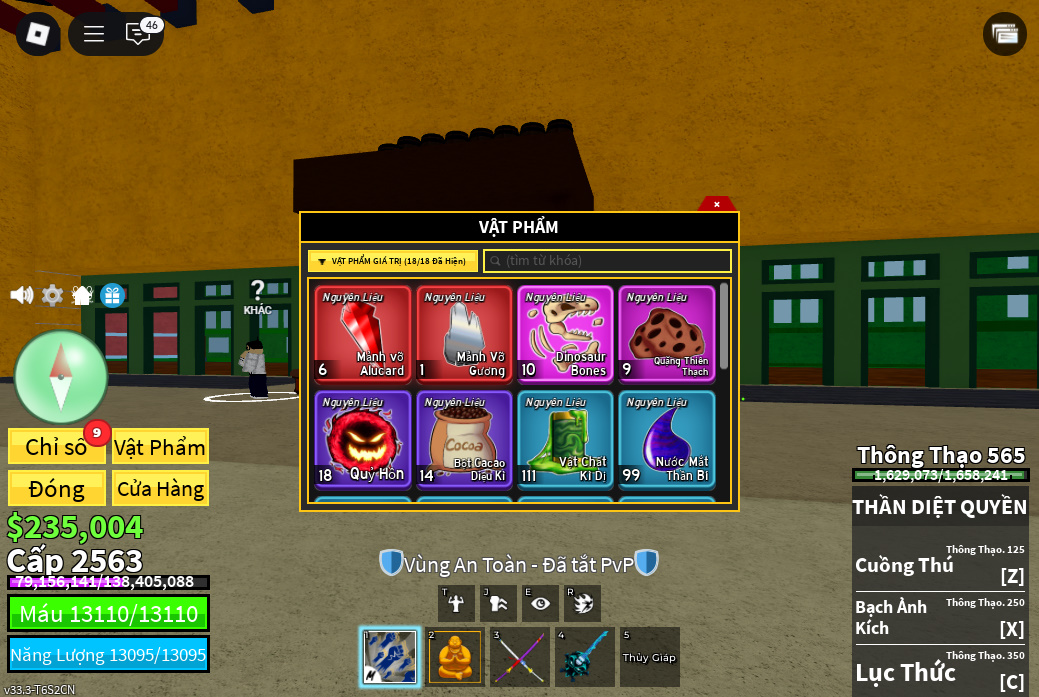The width and height of the screenshot is (1039, 697).
Task: Choose the Dinosaur Bones material
Action: tap(565, 334)
